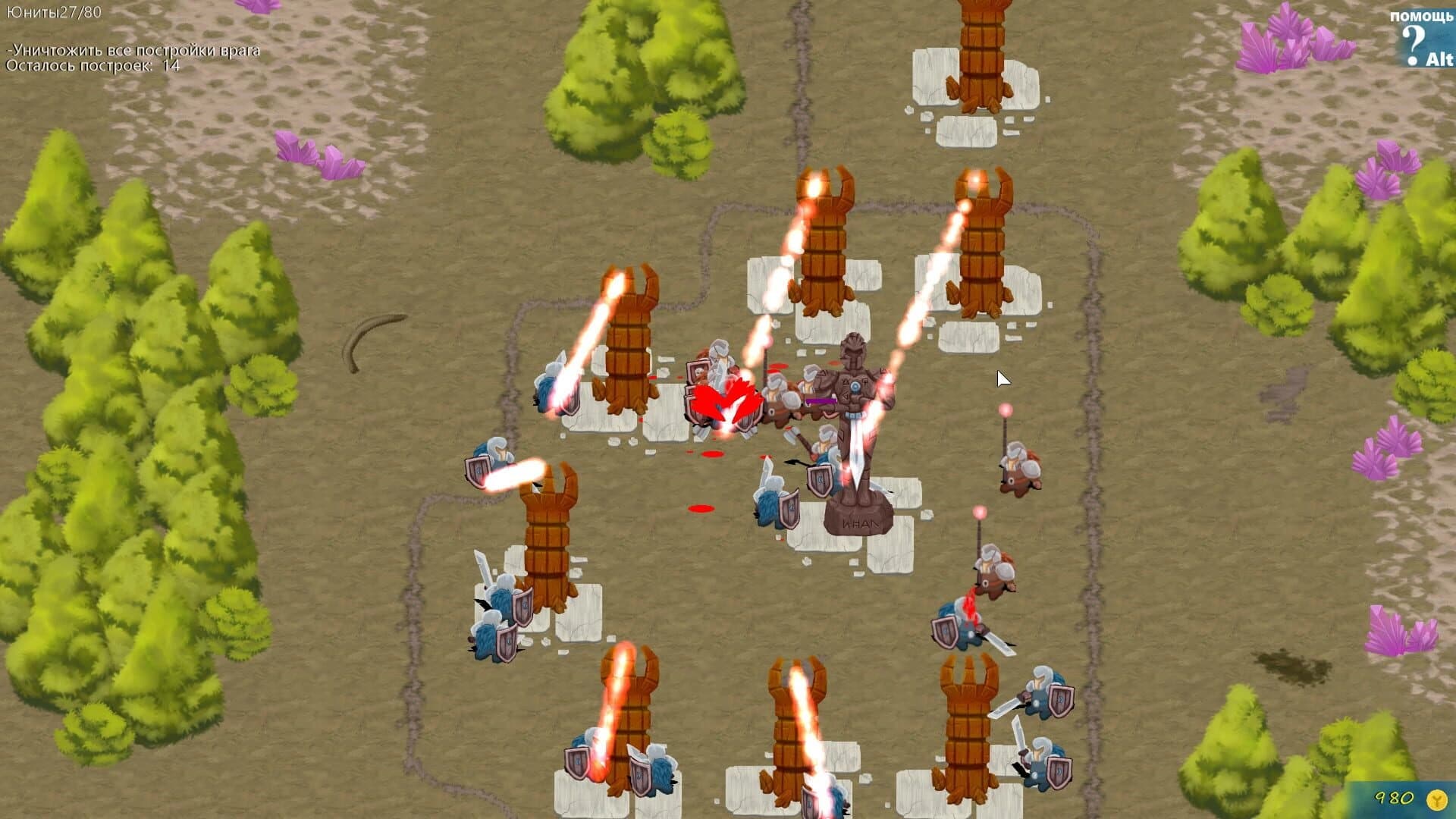Click the orange soldier on the middle right
This screenshot has height=819, width=1456.
(x=1020, y=466)
